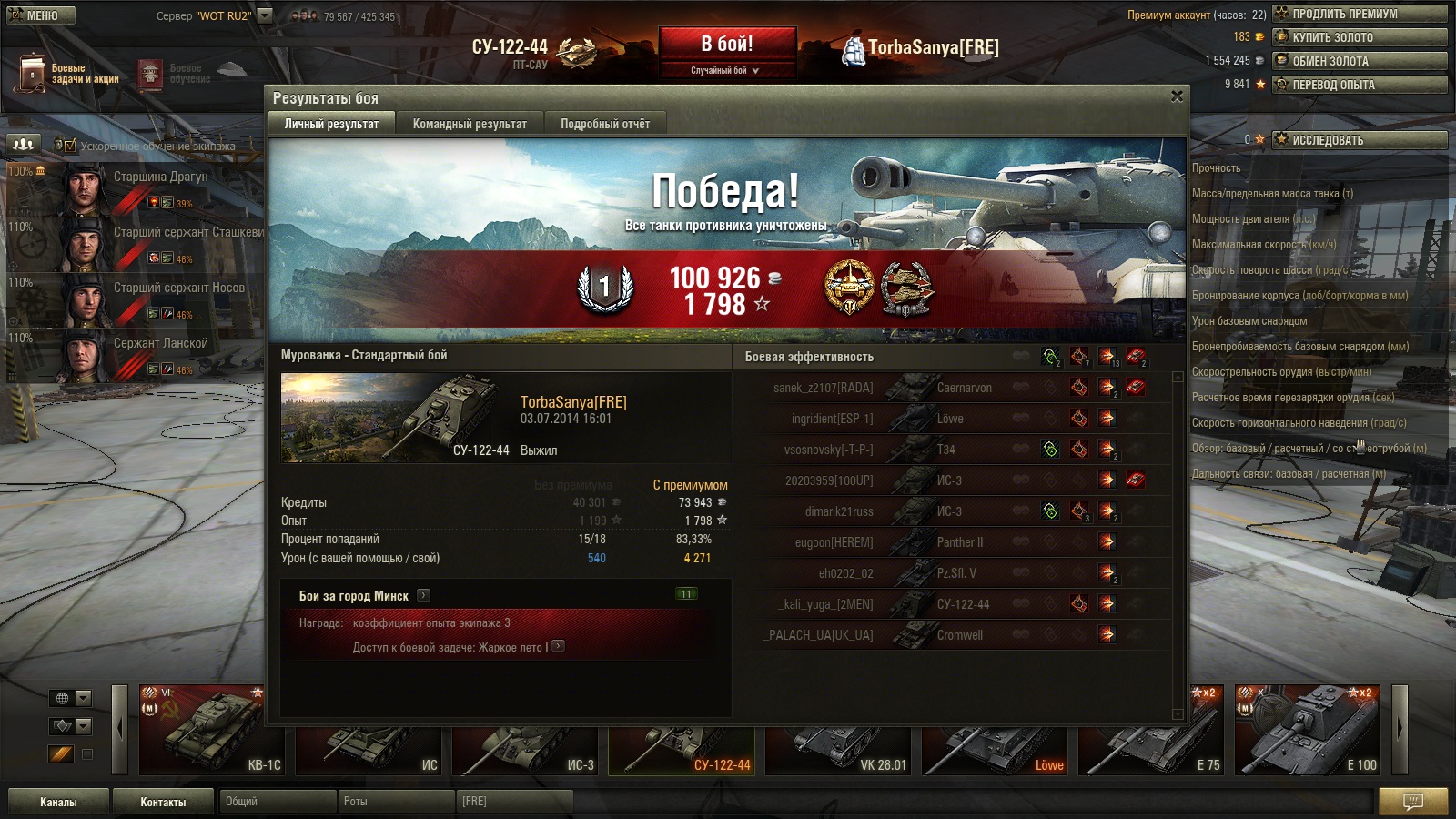Open the Контакты contacts list

click(163, 802)
